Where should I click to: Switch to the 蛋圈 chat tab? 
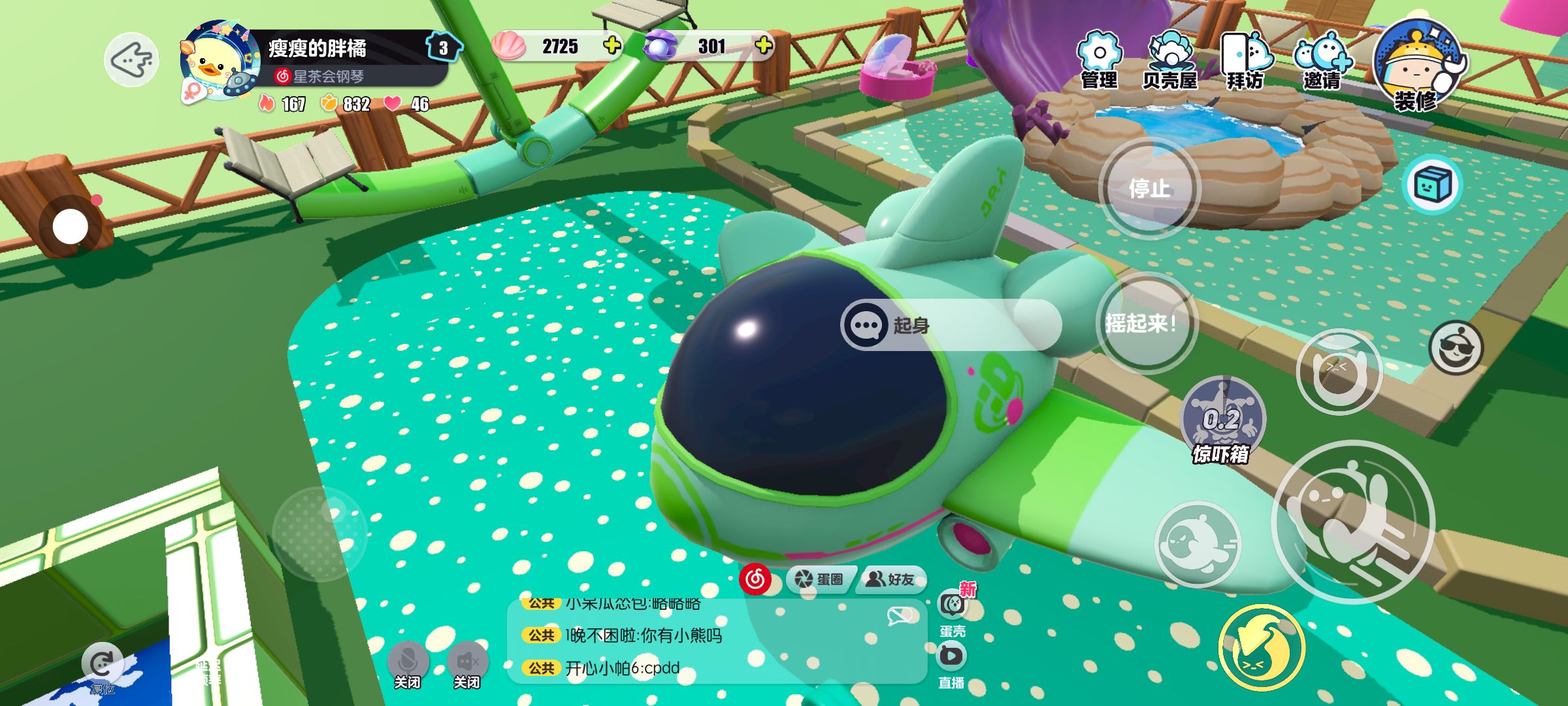pos(820,579)
